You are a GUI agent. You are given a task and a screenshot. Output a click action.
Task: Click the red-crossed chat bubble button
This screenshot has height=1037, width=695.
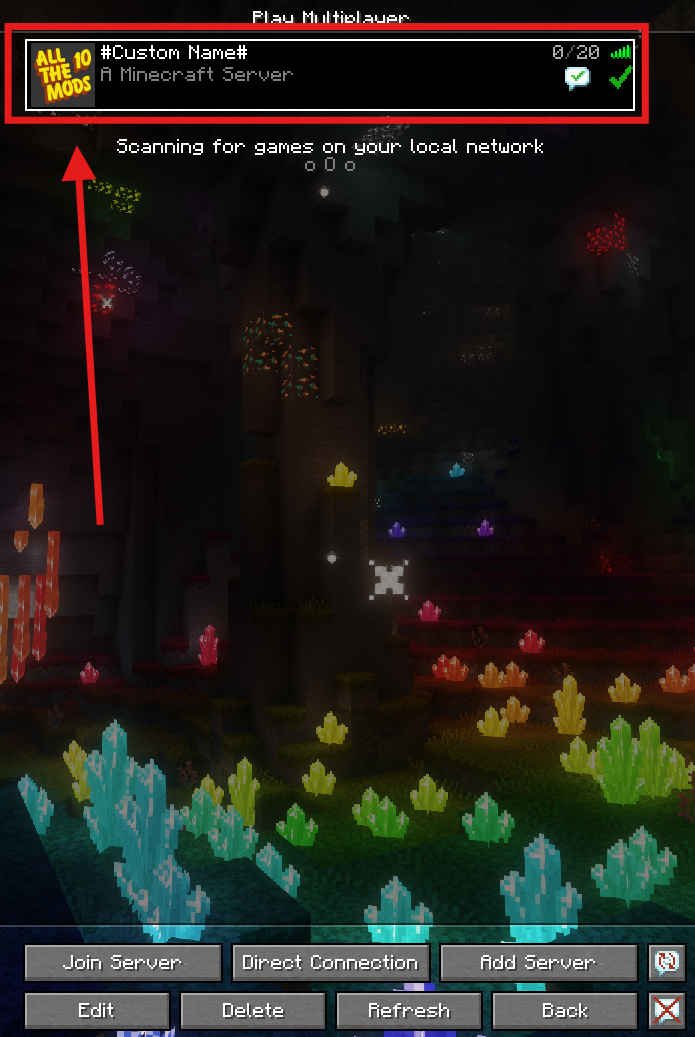pos(666,1010)
